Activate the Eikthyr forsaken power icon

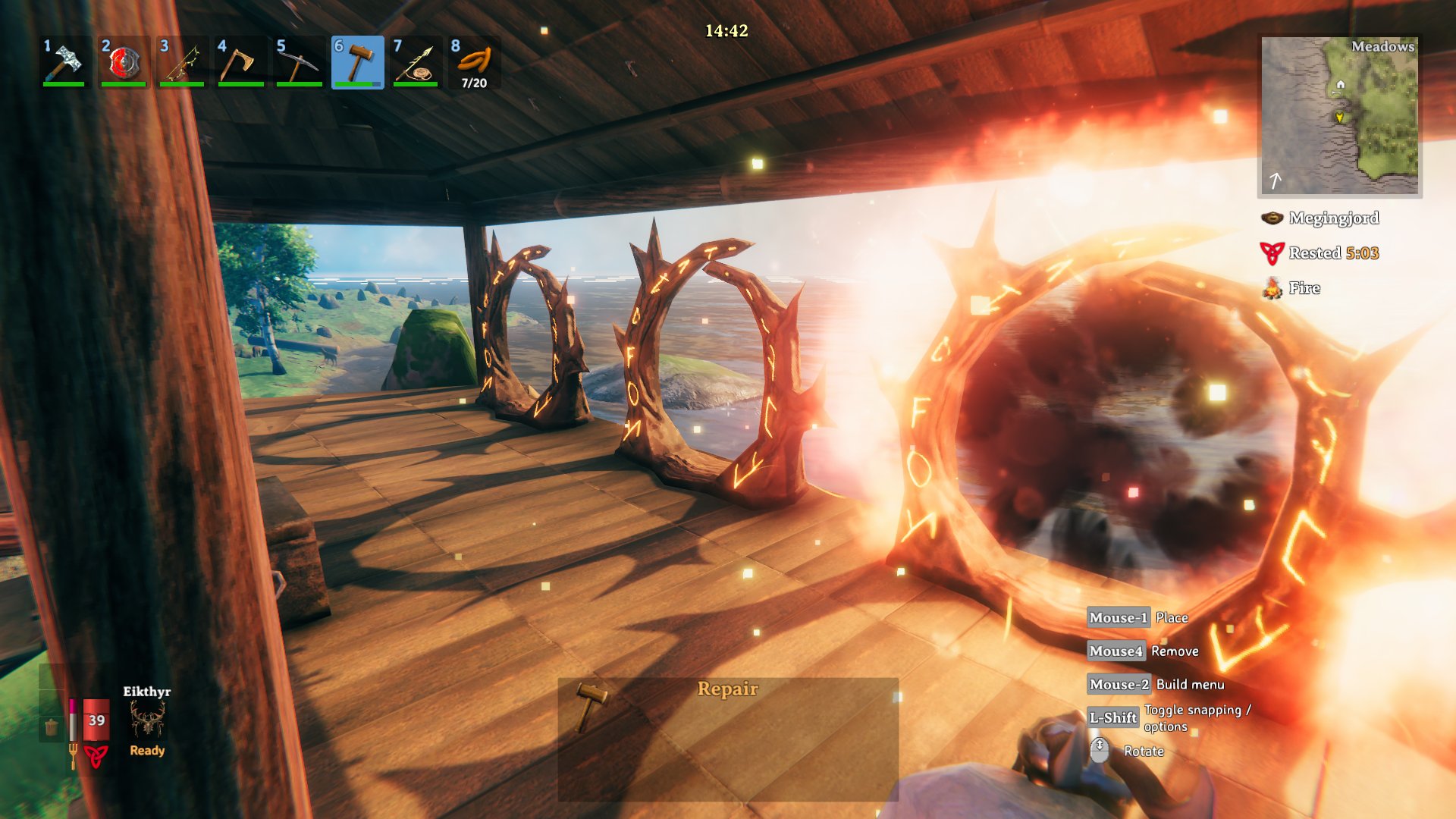[x=147, y=719]
